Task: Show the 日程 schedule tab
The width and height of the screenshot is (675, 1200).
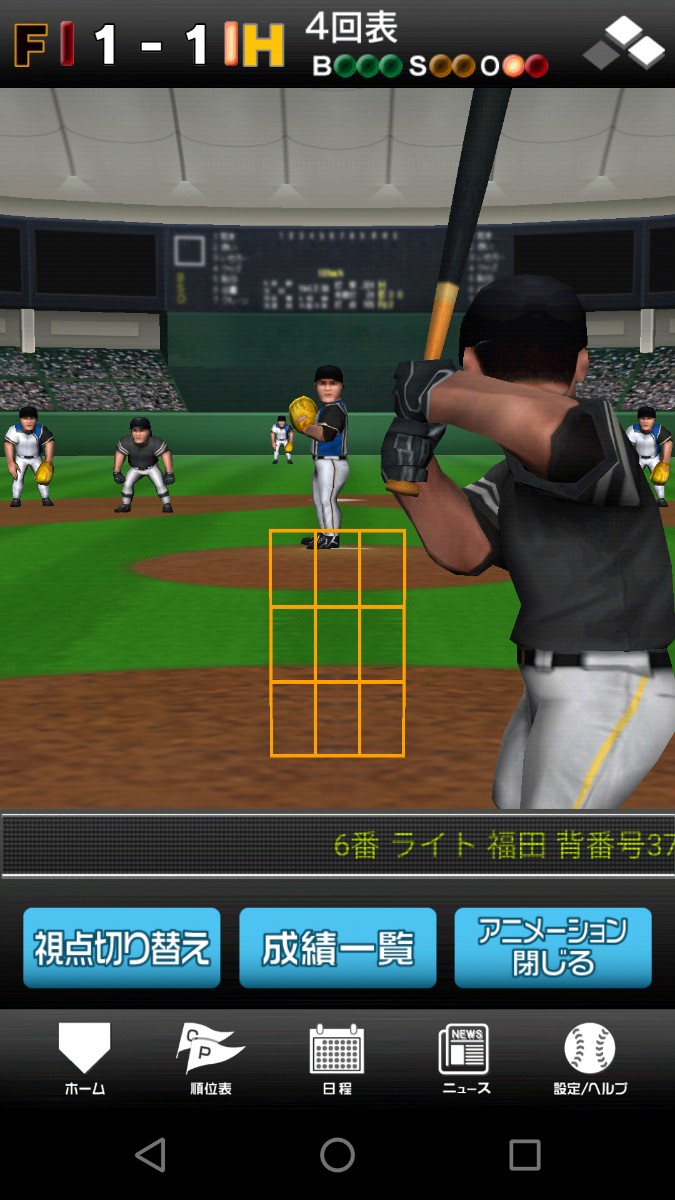Action: click(337, 1058)
